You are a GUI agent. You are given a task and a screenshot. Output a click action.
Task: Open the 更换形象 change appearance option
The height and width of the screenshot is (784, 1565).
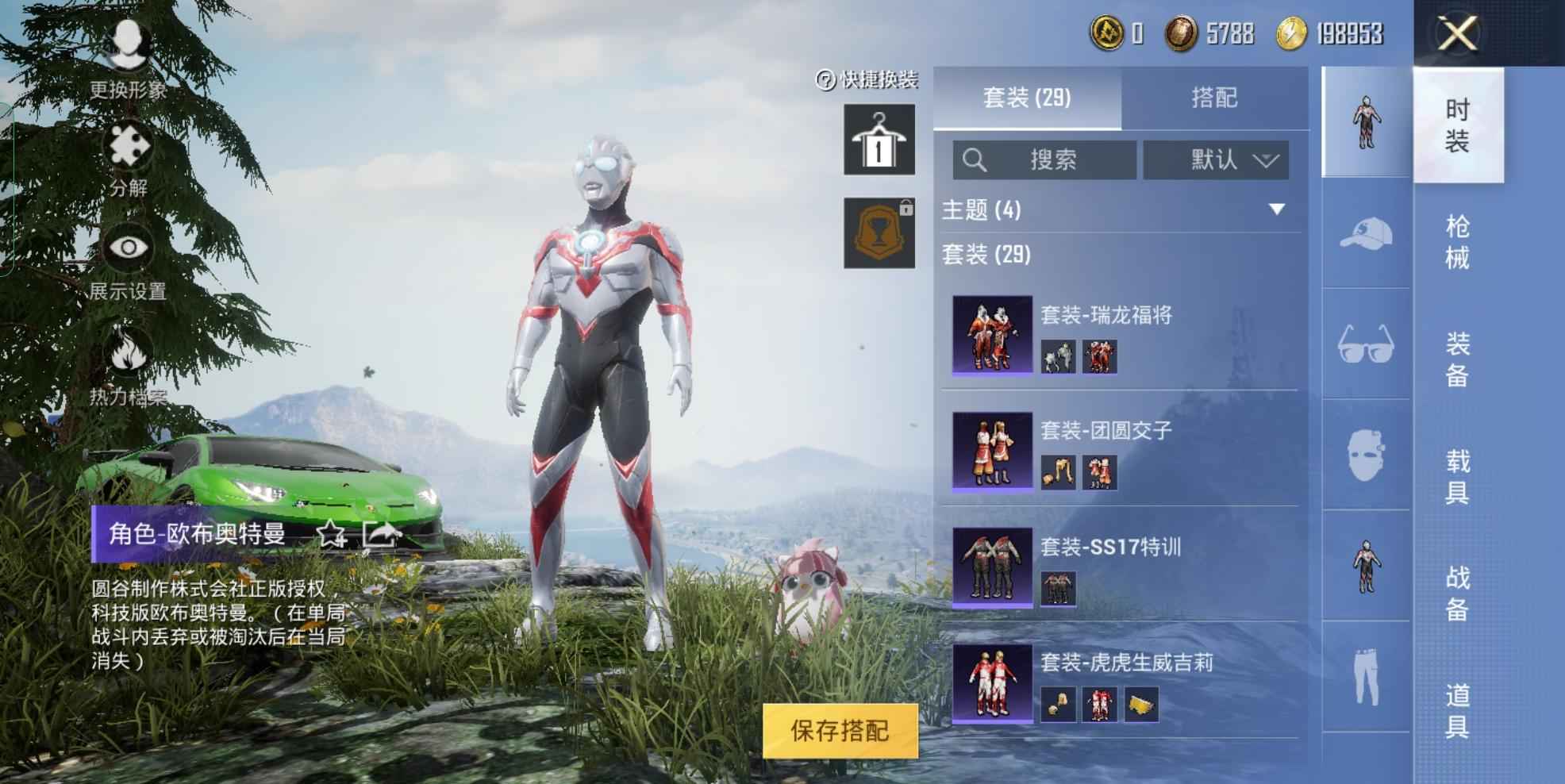128,60
